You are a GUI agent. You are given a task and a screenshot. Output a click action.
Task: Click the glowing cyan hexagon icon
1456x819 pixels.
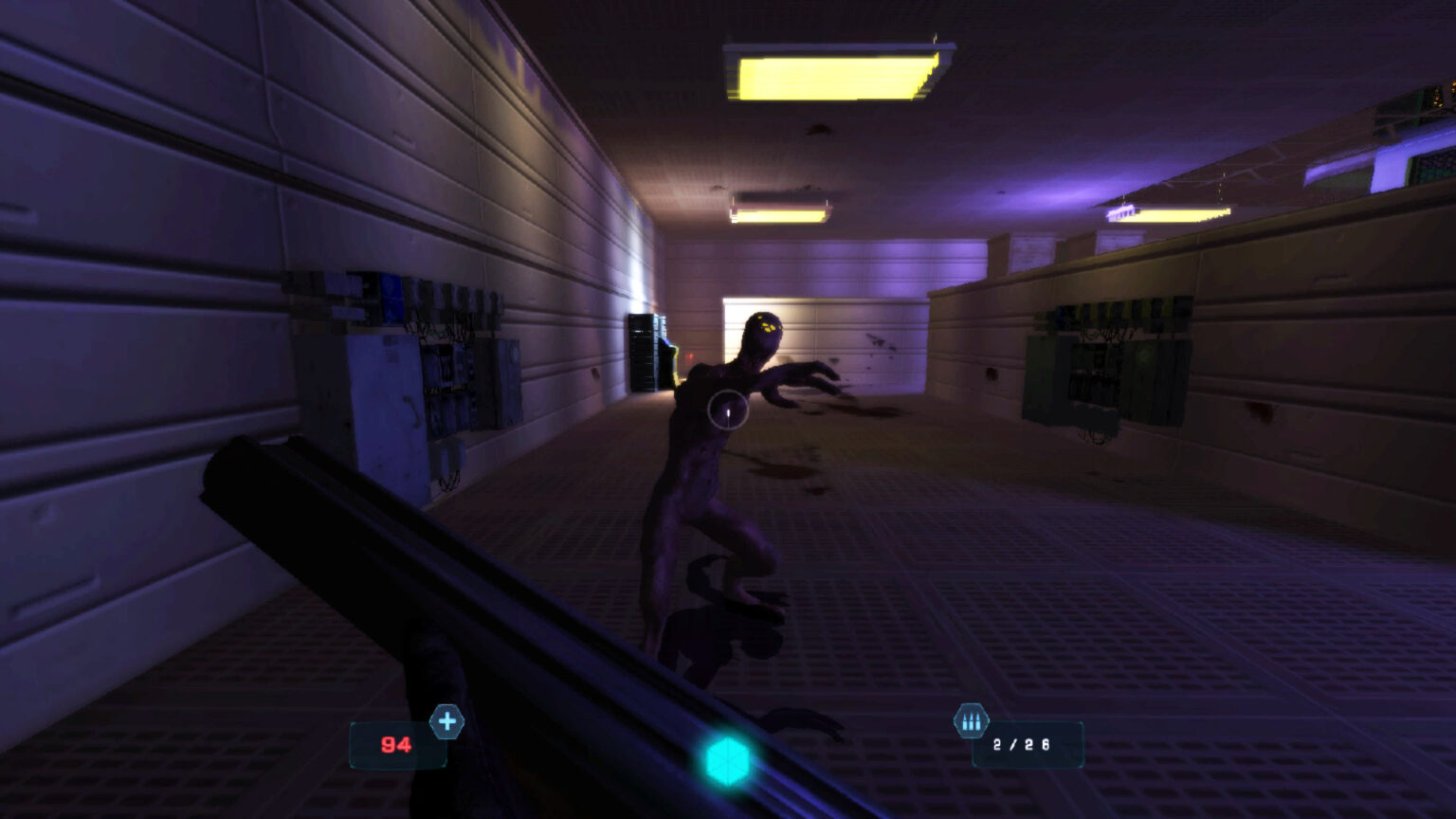click(727, 760)
